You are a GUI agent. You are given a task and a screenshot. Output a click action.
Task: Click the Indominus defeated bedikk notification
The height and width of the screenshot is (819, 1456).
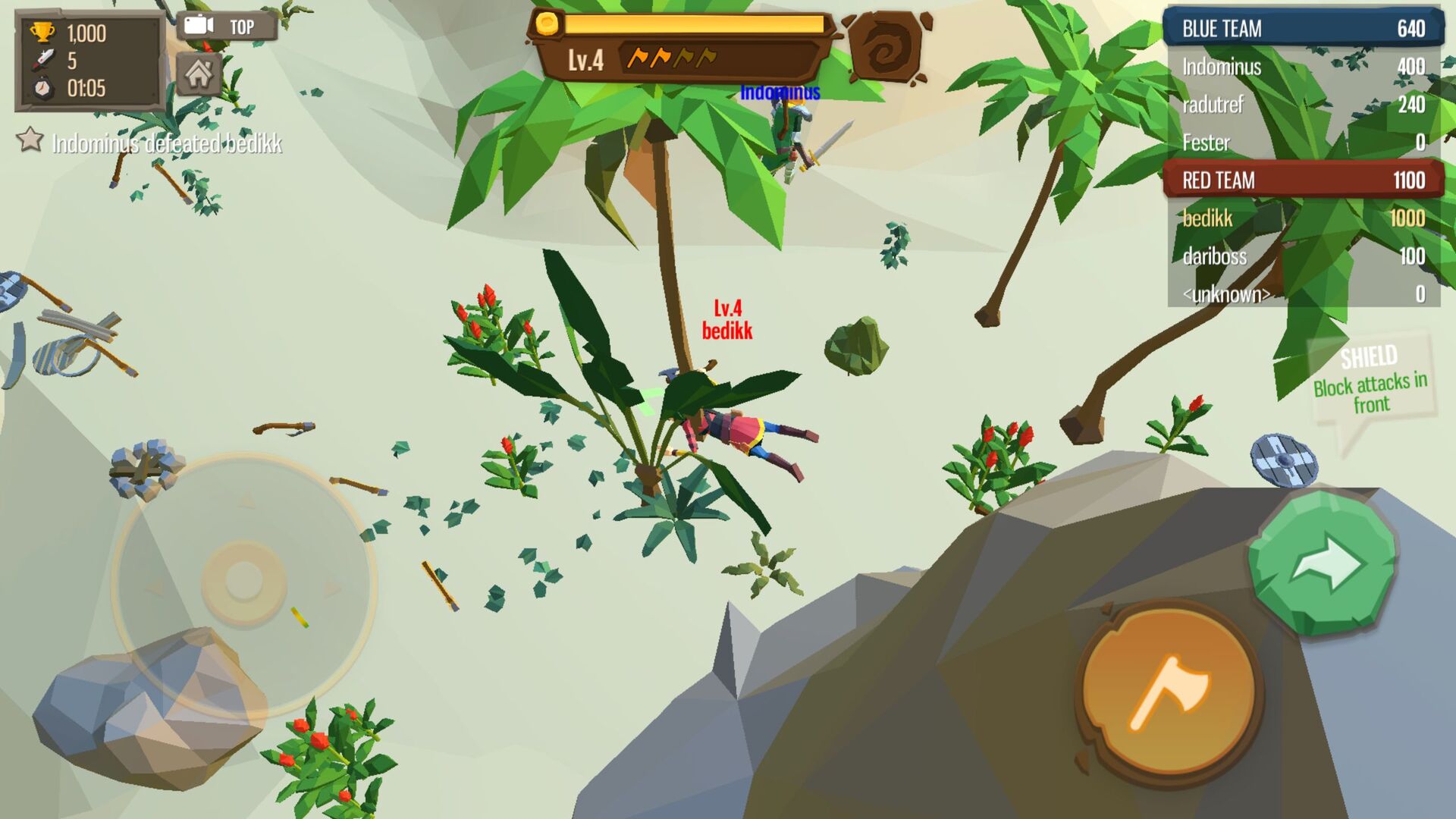click(167, 143)
